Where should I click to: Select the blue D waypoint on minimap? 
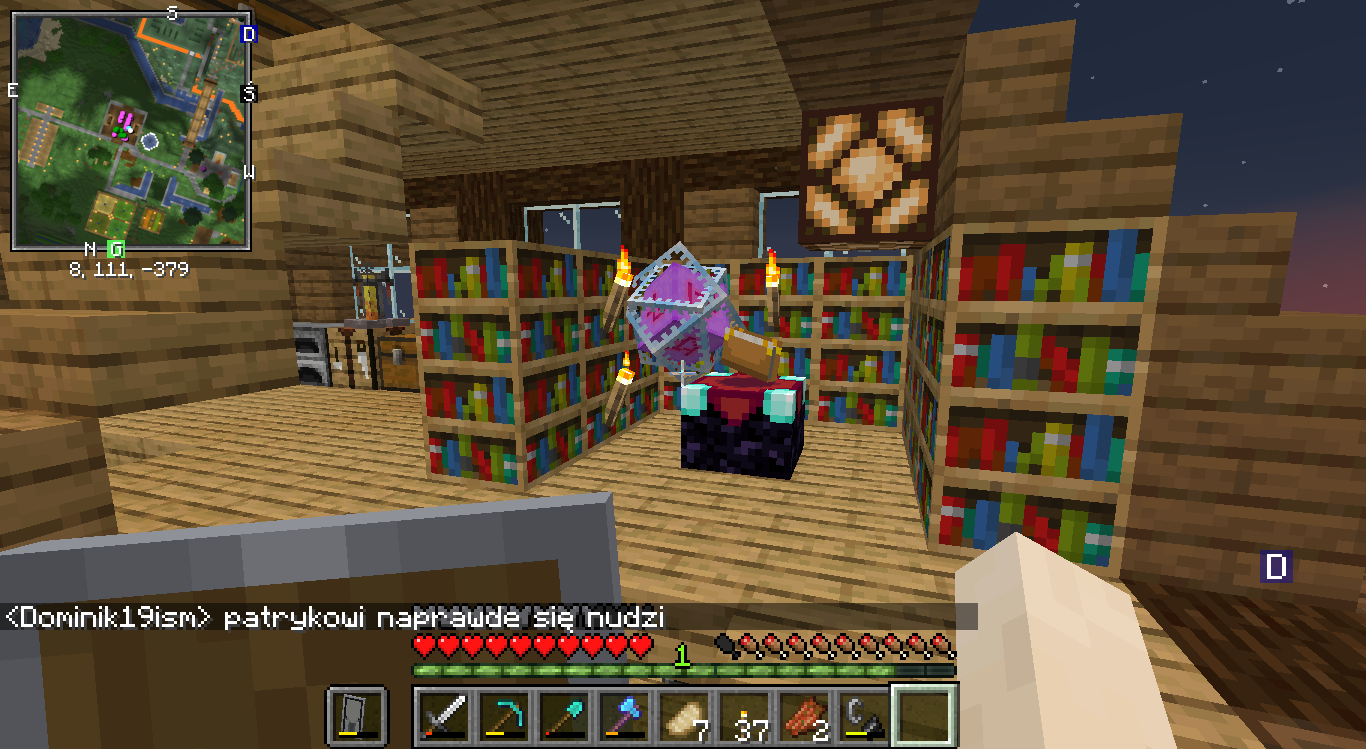tap(249, 34)
